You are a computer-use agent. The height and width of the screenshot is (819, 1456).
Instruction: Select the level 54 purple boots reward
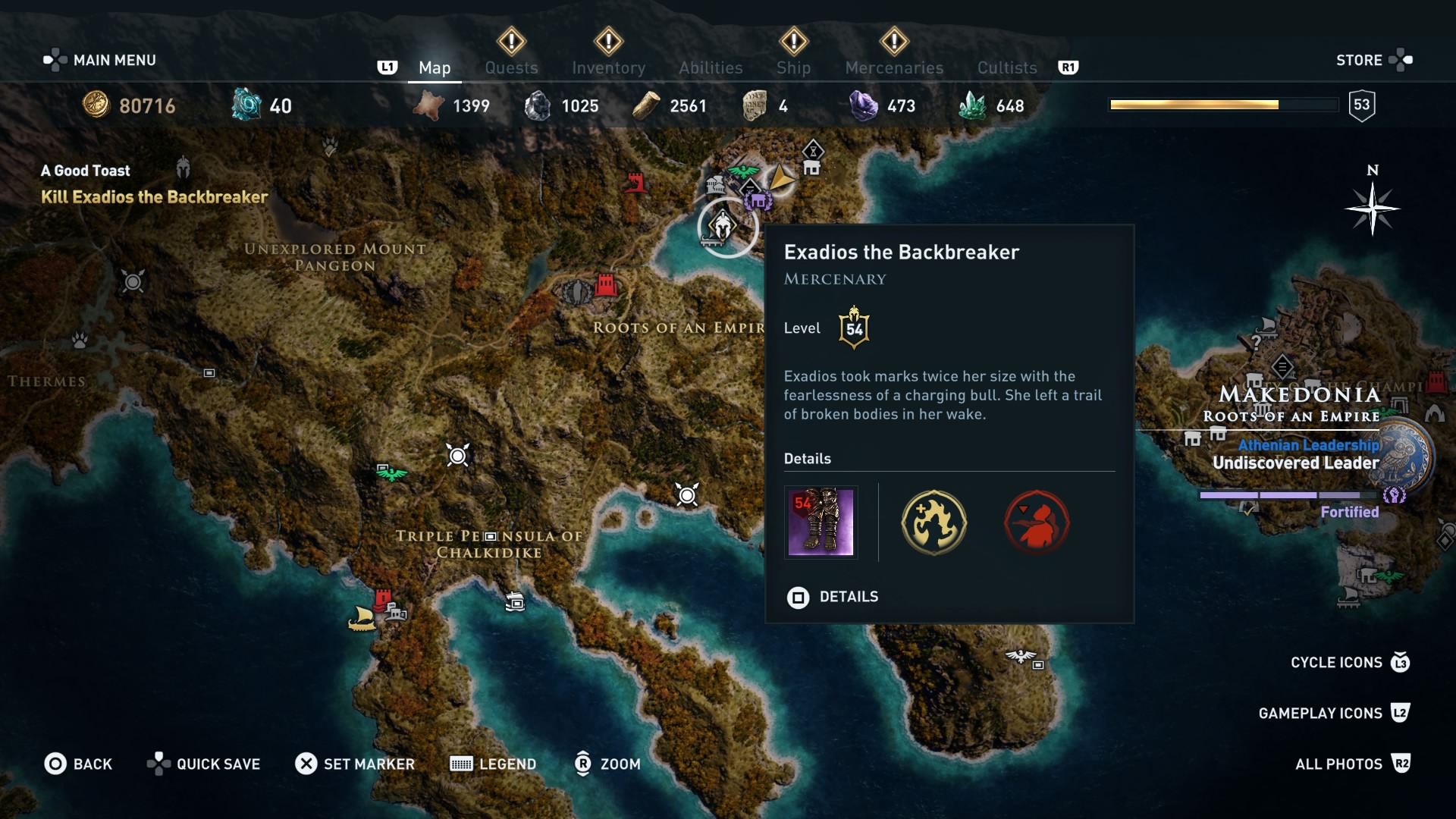[821, 522]
